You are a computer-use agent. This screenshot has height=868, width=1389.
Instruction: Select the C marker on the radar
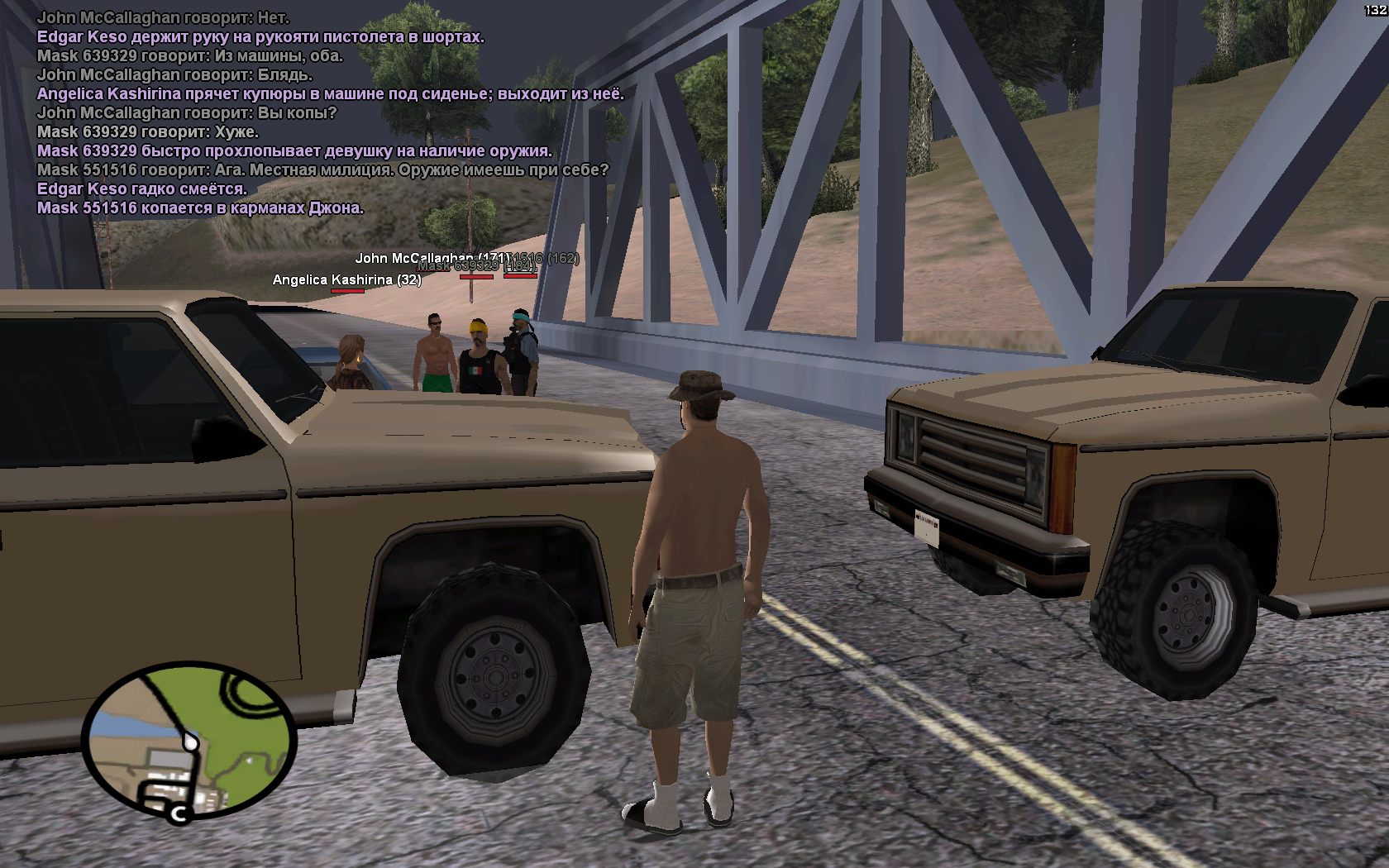[179, 814]
